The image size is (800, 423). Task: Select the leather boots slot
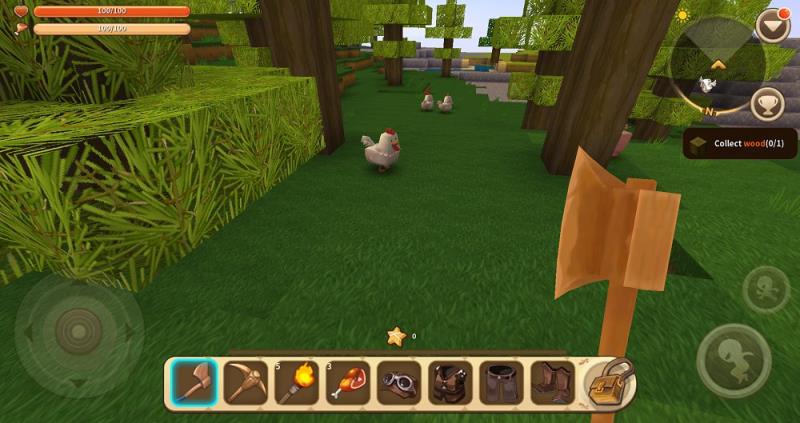(551, 383)
